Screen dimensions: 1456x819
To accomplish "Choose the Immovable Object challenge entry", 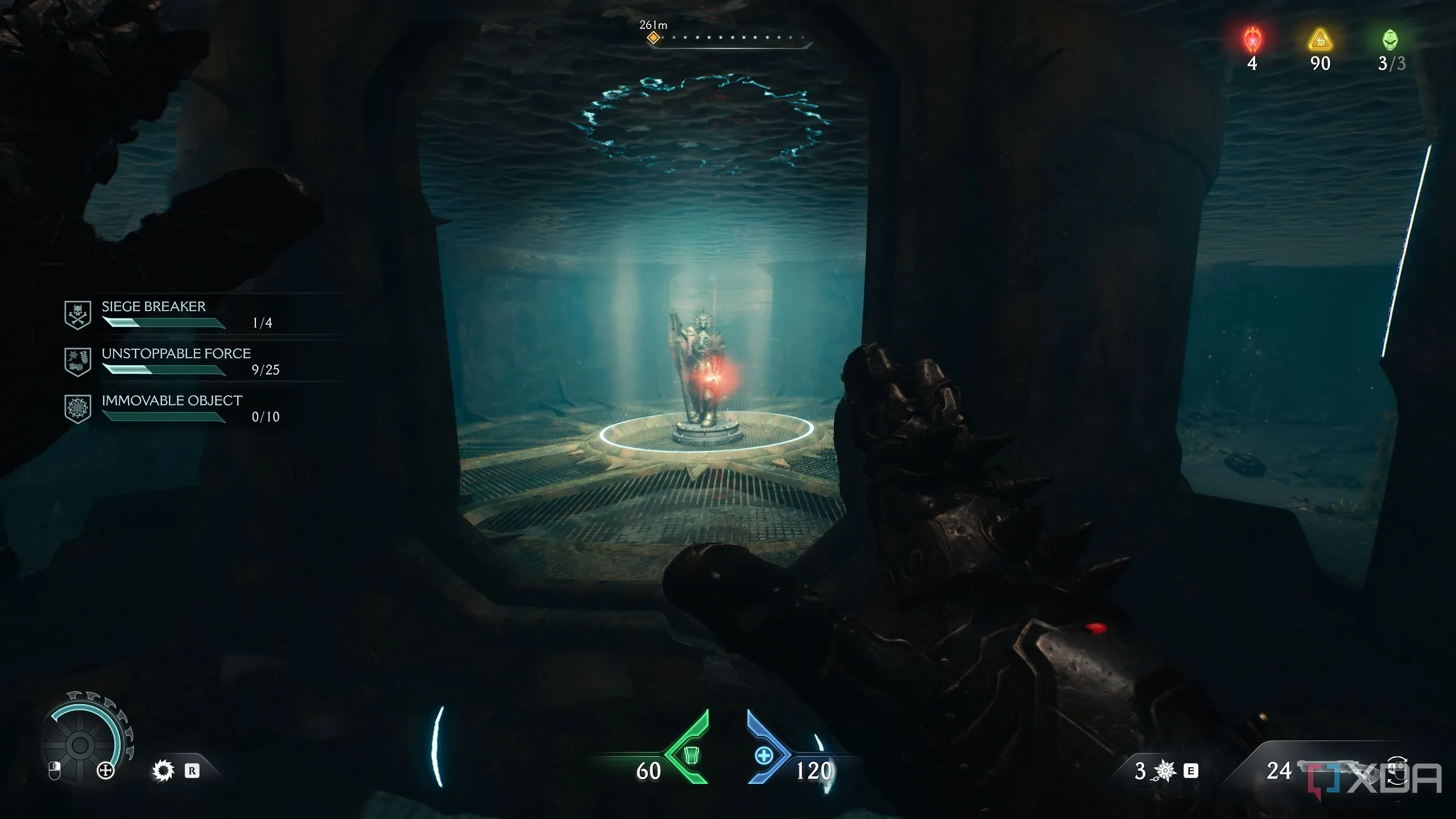I will [172, 408].
